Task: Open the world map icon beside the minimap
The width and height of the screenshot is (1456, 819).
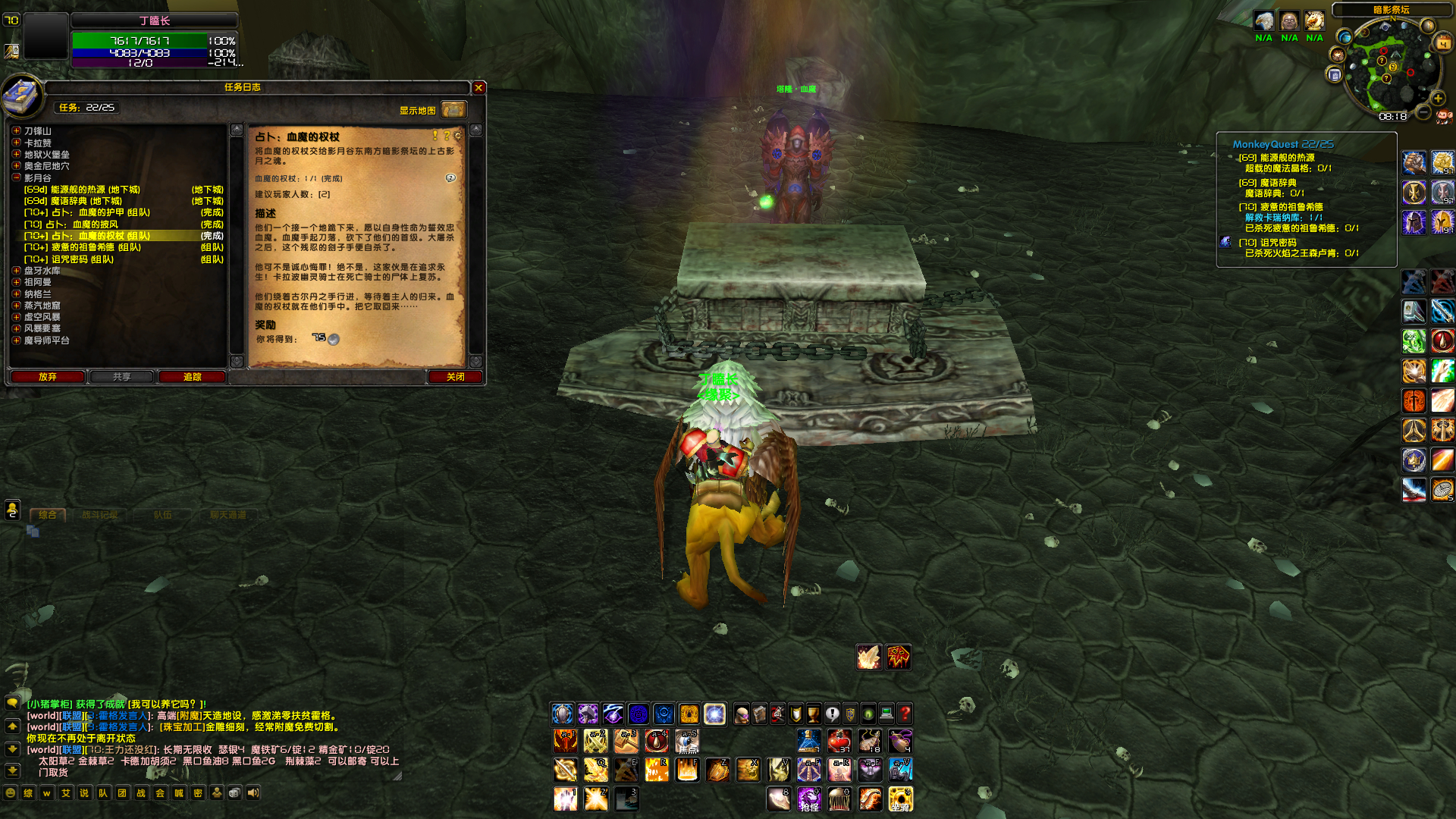Action: (x=1345, y=37)
